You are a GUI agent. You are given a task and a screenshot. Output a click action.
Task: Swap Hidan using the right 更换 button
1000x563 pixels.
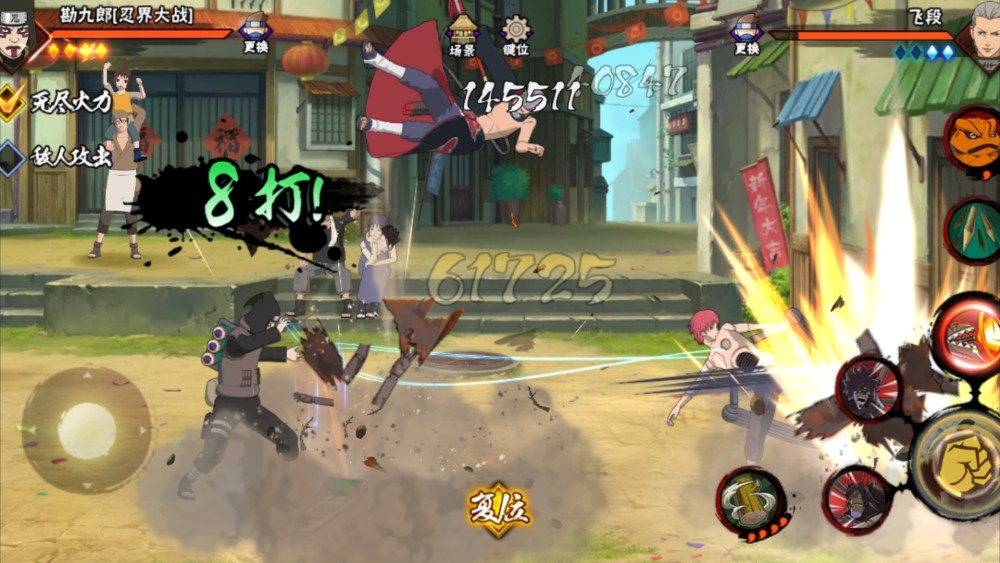tap(745, 33)
